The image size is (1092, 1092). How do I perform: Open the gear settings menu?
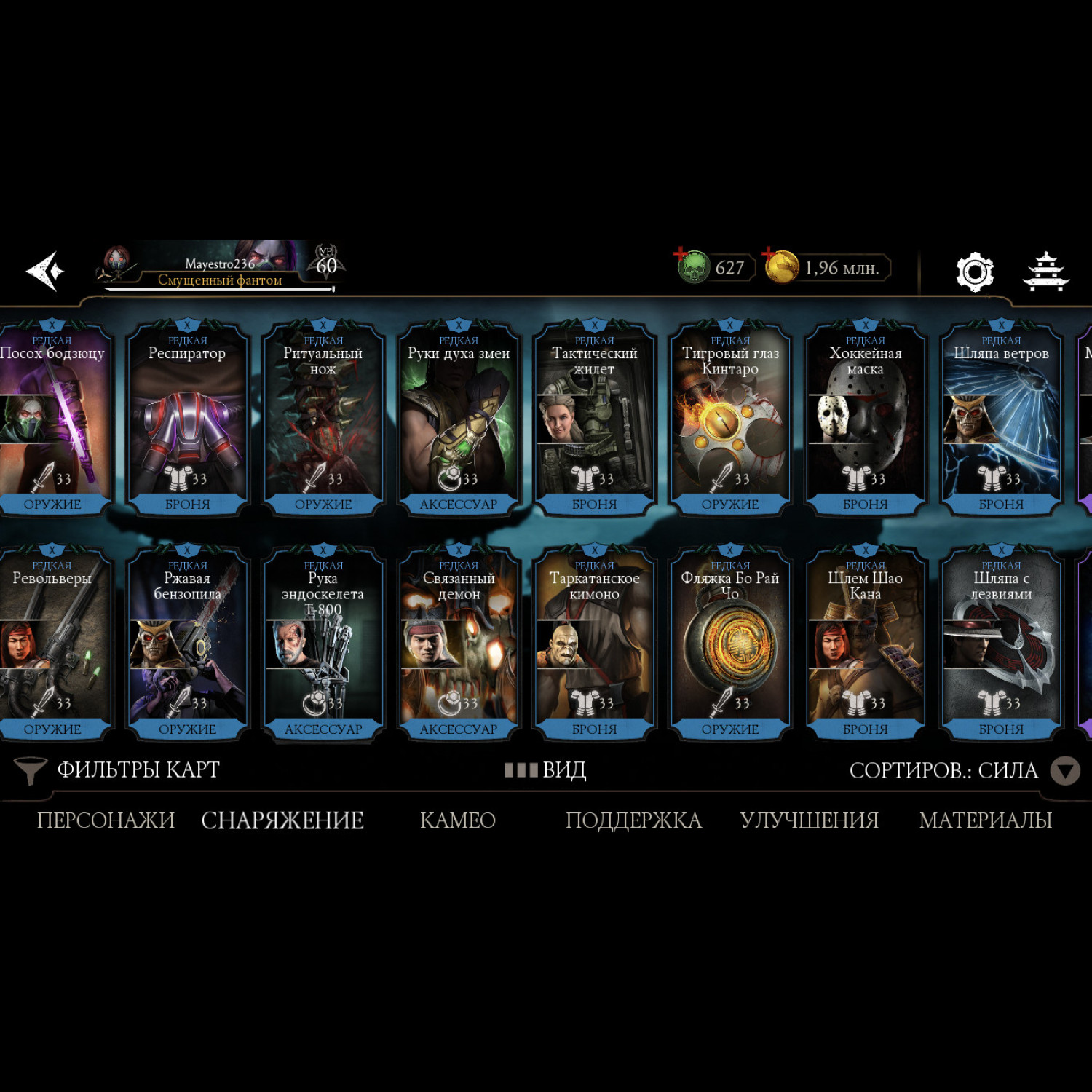click(974, 272)
